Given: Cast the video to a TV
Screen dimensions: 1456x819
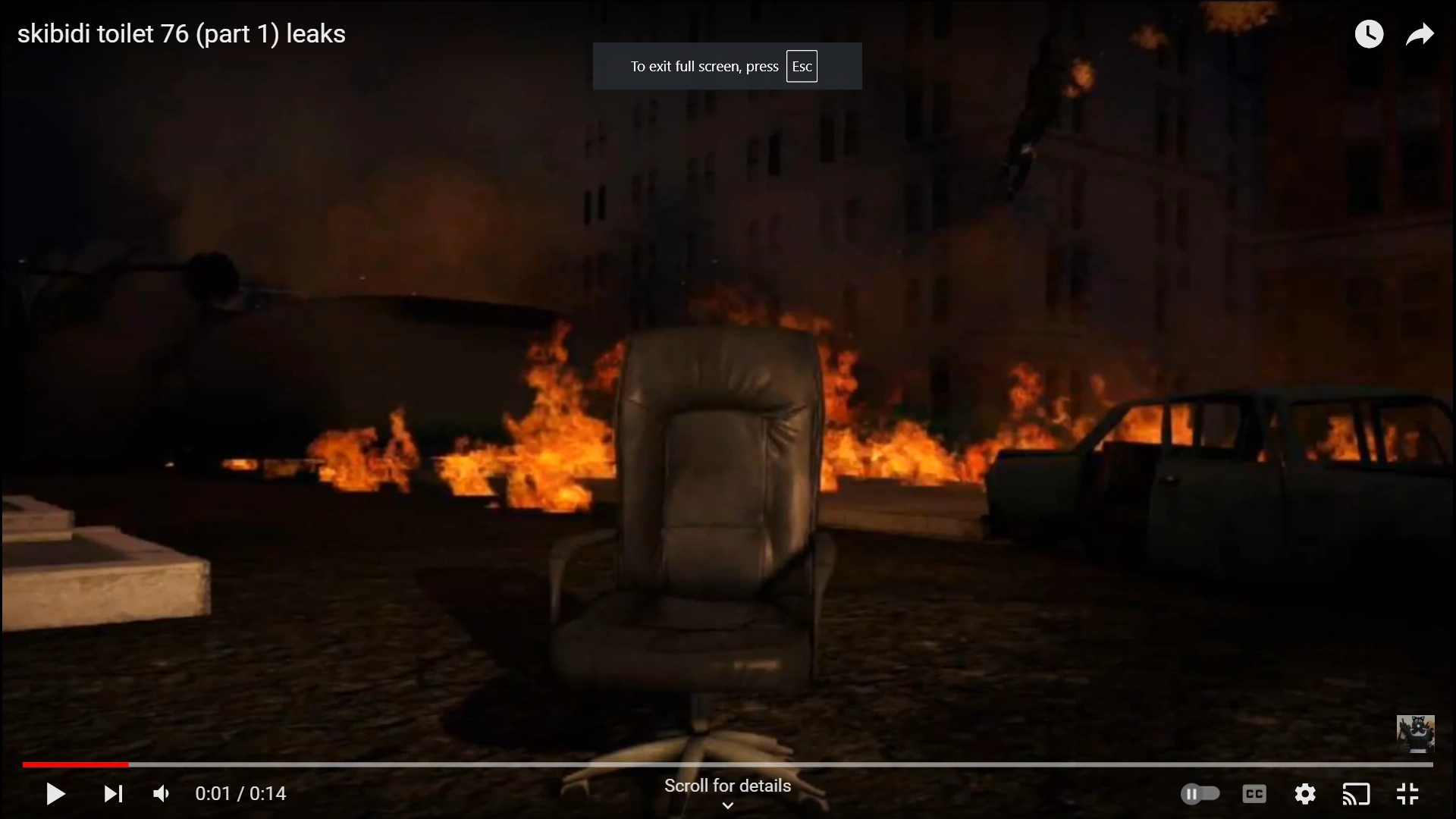Looking at the screenshot, I should point(1357,794).
